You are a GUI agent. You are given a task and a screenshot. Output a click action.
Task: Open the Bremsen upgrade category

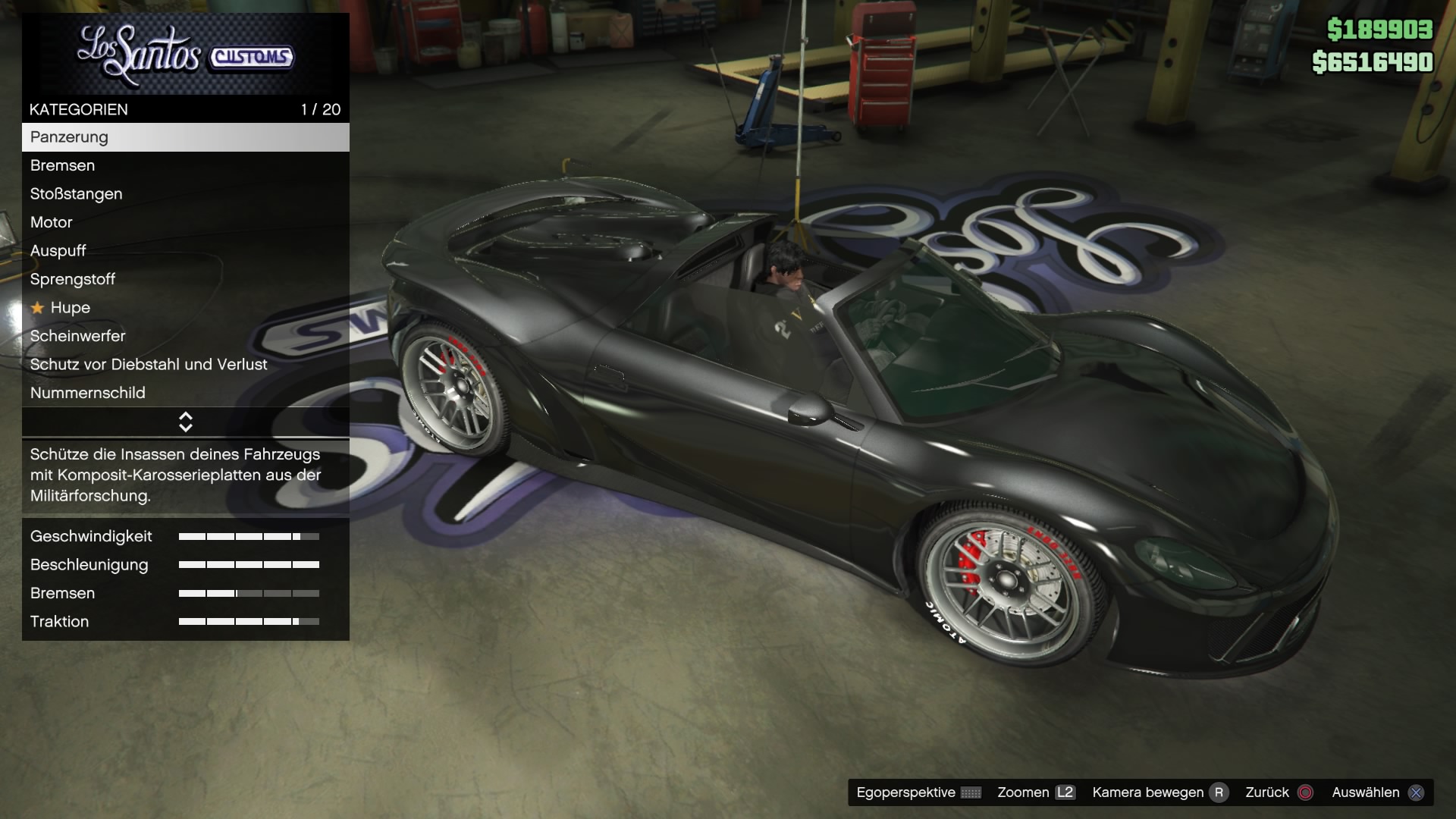point(185,165)
